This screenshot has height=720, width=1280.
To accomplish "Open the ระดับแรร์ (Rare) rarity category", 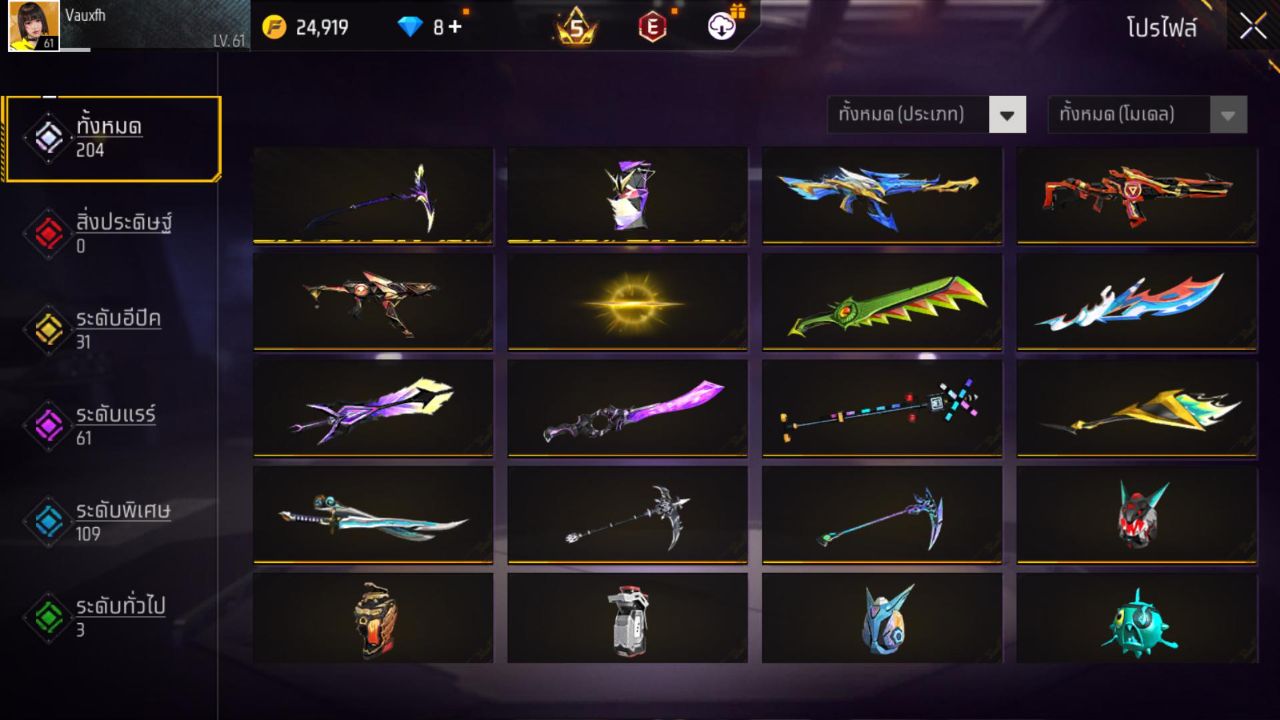I will [x=47, y=422].
